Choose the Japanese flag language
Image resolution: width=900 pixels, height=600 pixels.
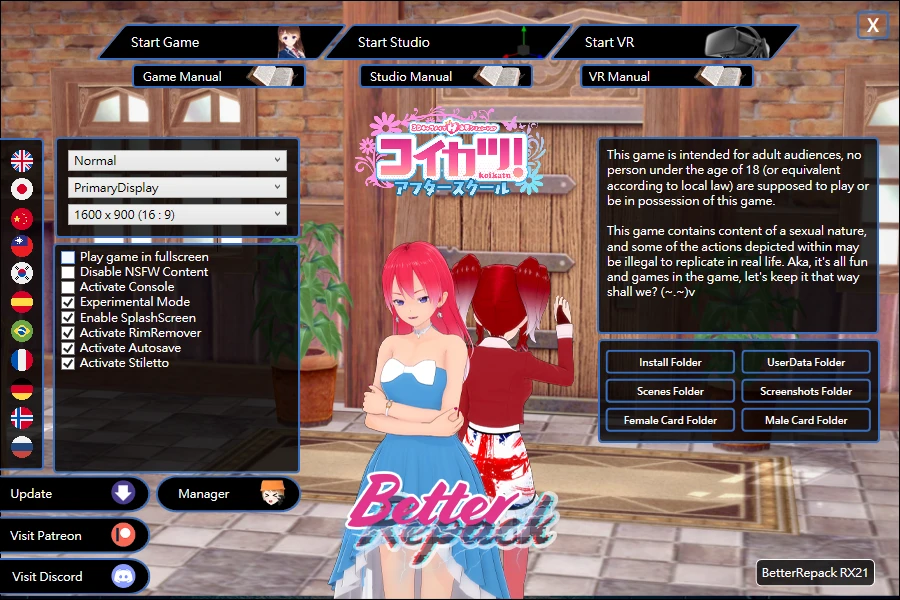tap(22, 188)
